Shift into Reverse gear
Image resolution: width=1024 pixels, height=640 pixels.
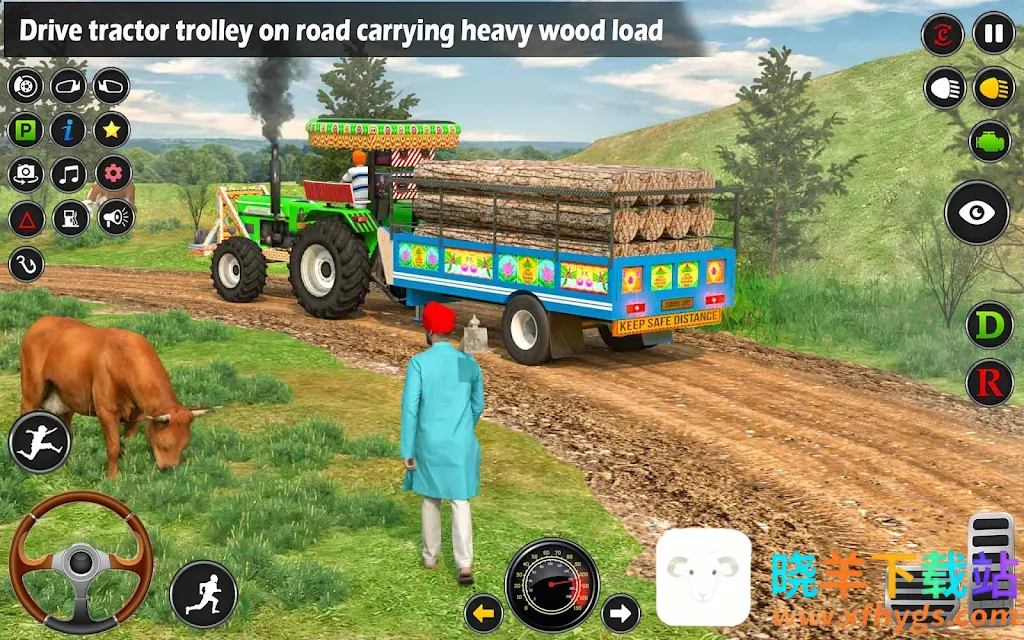point(989,382)
